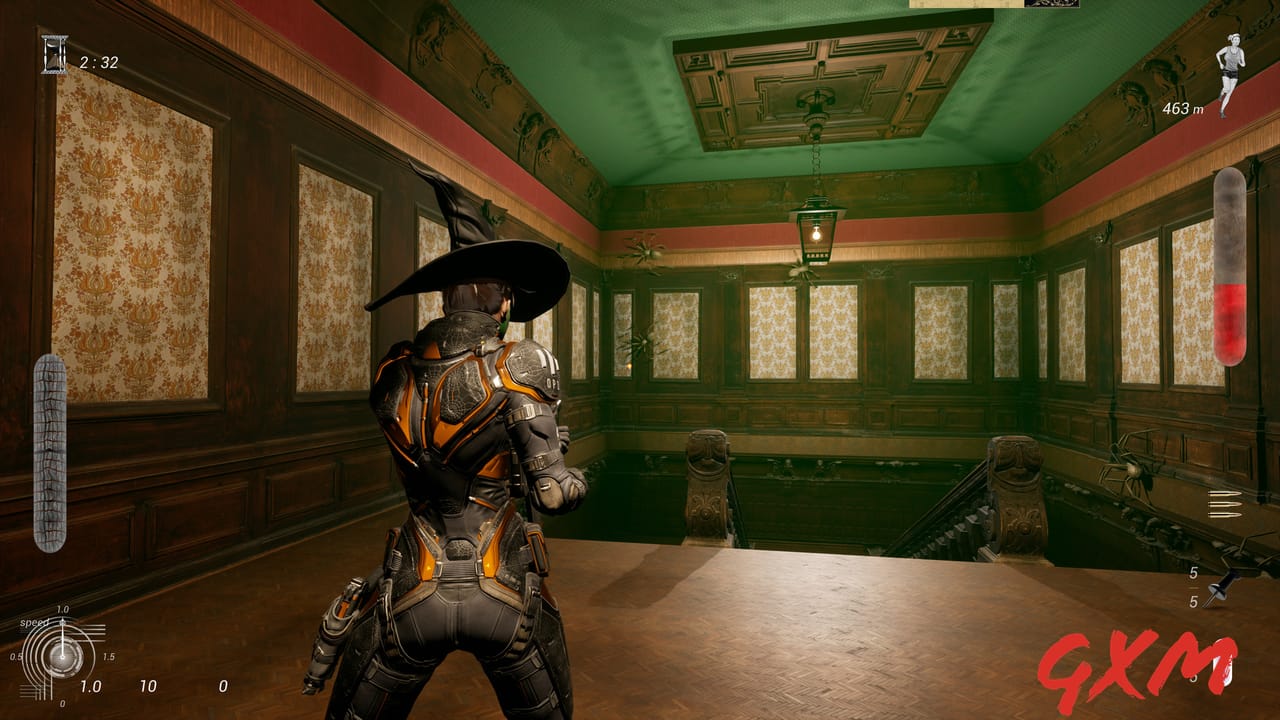Click the 10 value under the speed gauge
Image resolution: width=1280 pixels, height=720 pixels.
(148, 687)
